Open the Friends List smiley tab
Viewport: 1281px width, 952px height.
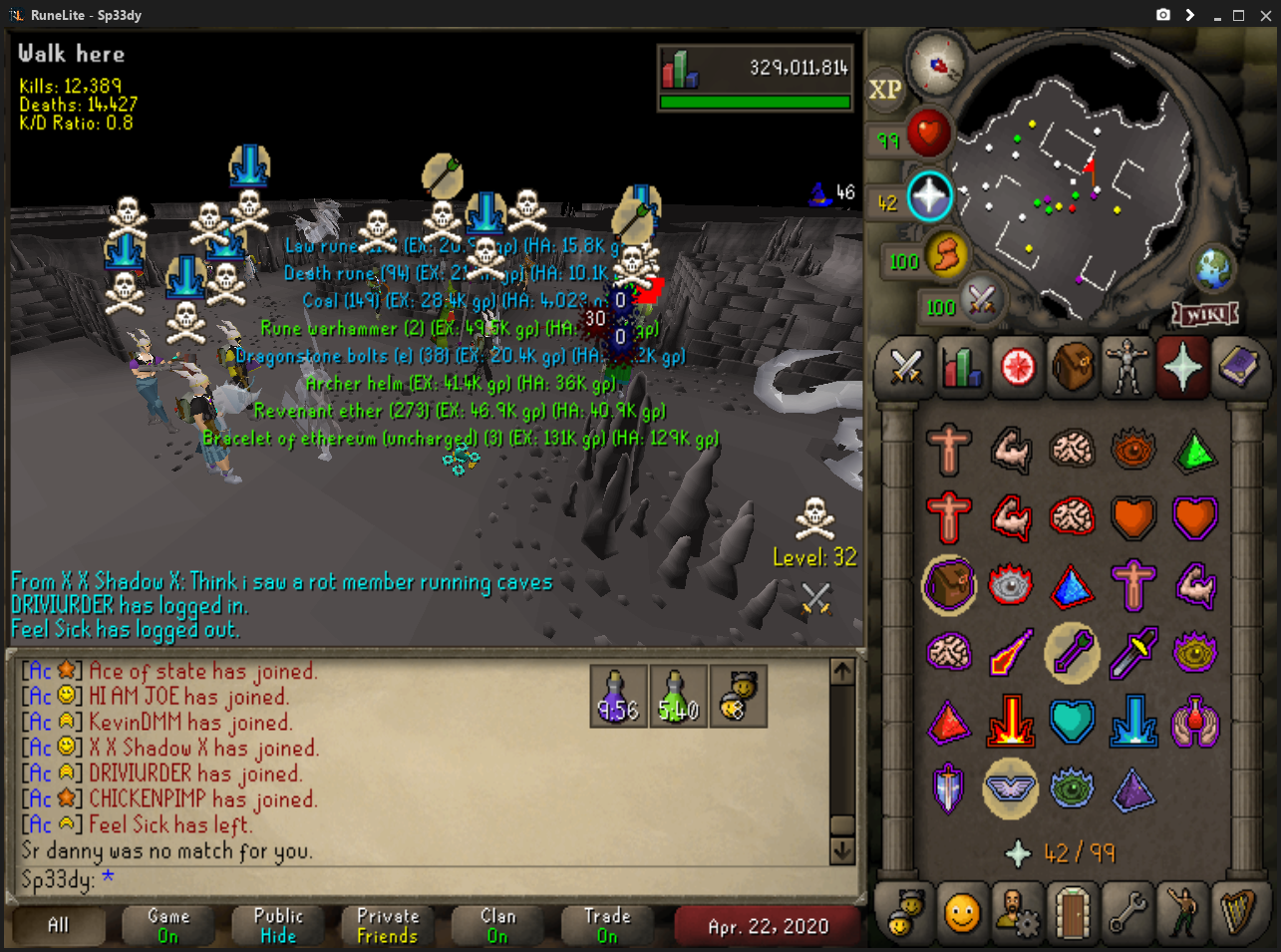[x=961, y=912]
